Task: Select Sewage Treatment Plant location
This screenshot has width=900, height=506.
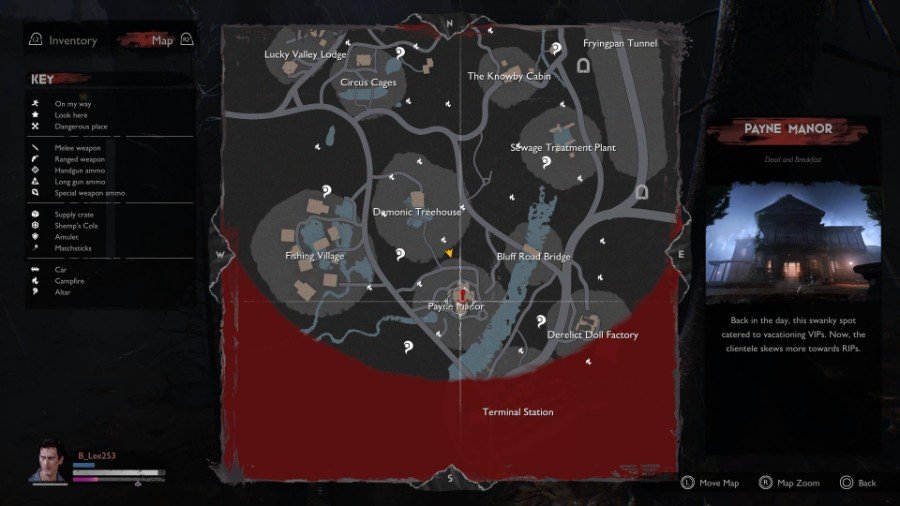Action: coord(563,148)
